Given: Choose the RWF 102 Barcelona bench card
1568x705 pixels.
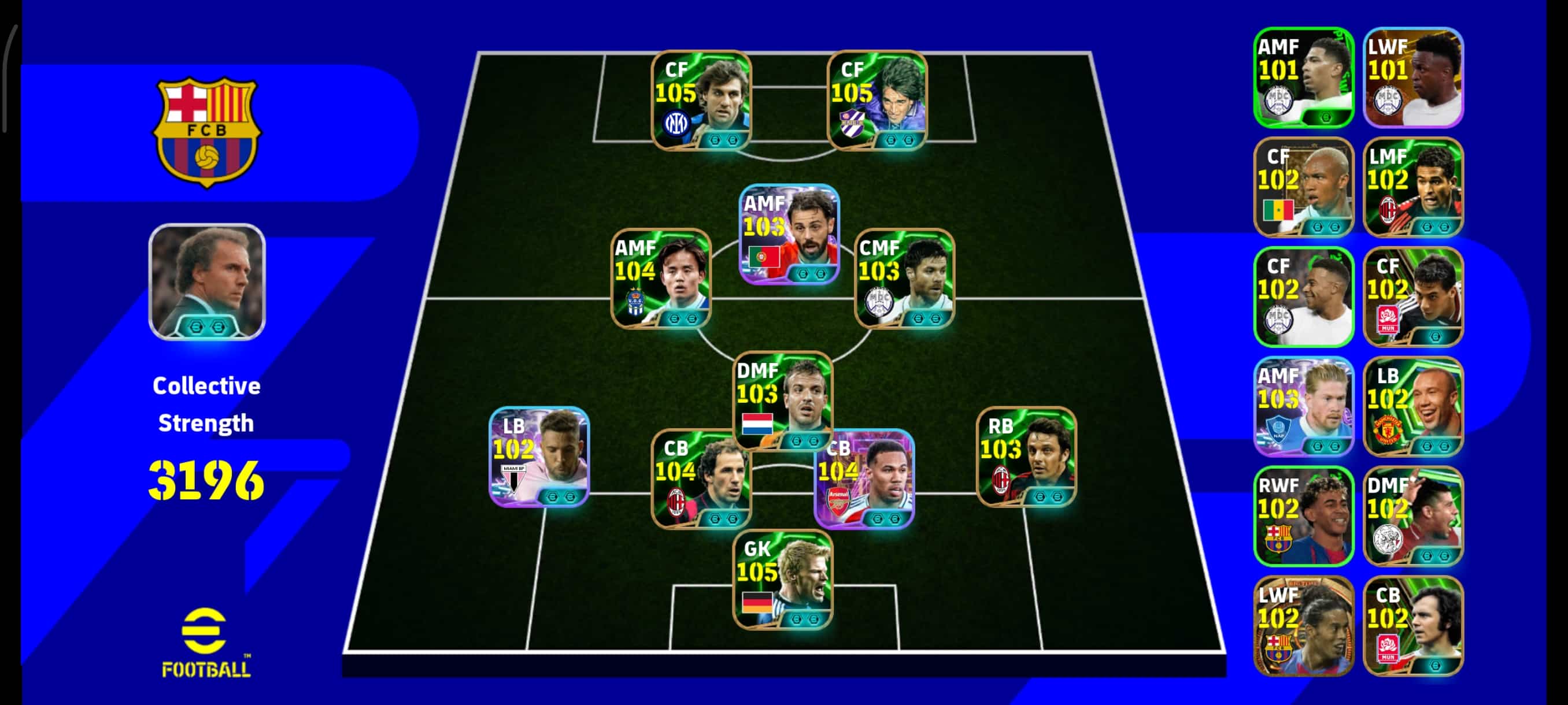Looking at the screenshot, I should click(x=1304, y=516).
